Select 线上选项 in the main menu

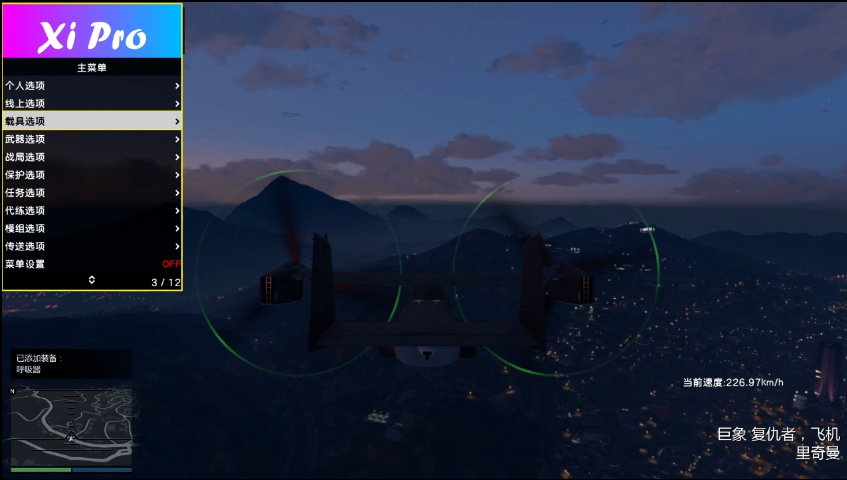(x=92, y=103)
